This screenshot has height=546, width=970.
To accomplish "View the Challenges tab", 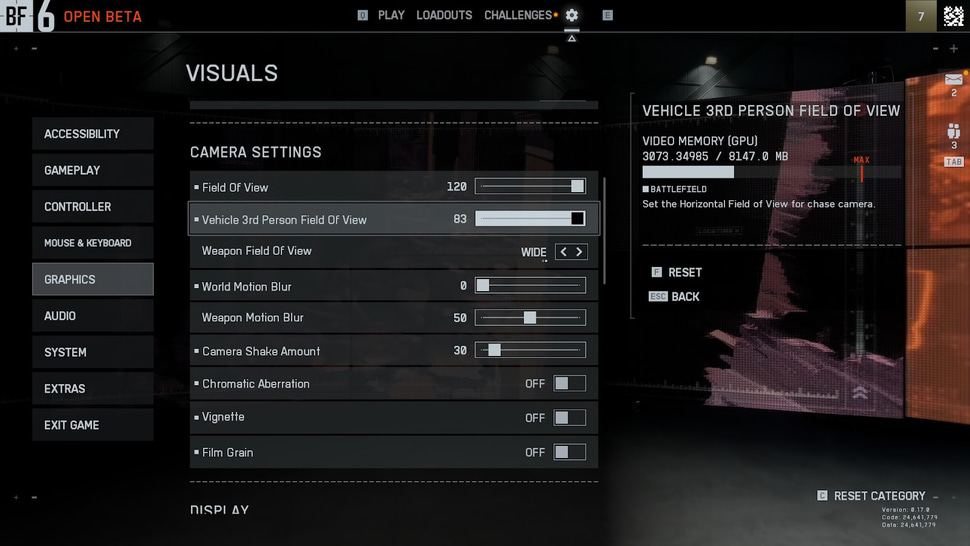I will [x=518, y=15].
